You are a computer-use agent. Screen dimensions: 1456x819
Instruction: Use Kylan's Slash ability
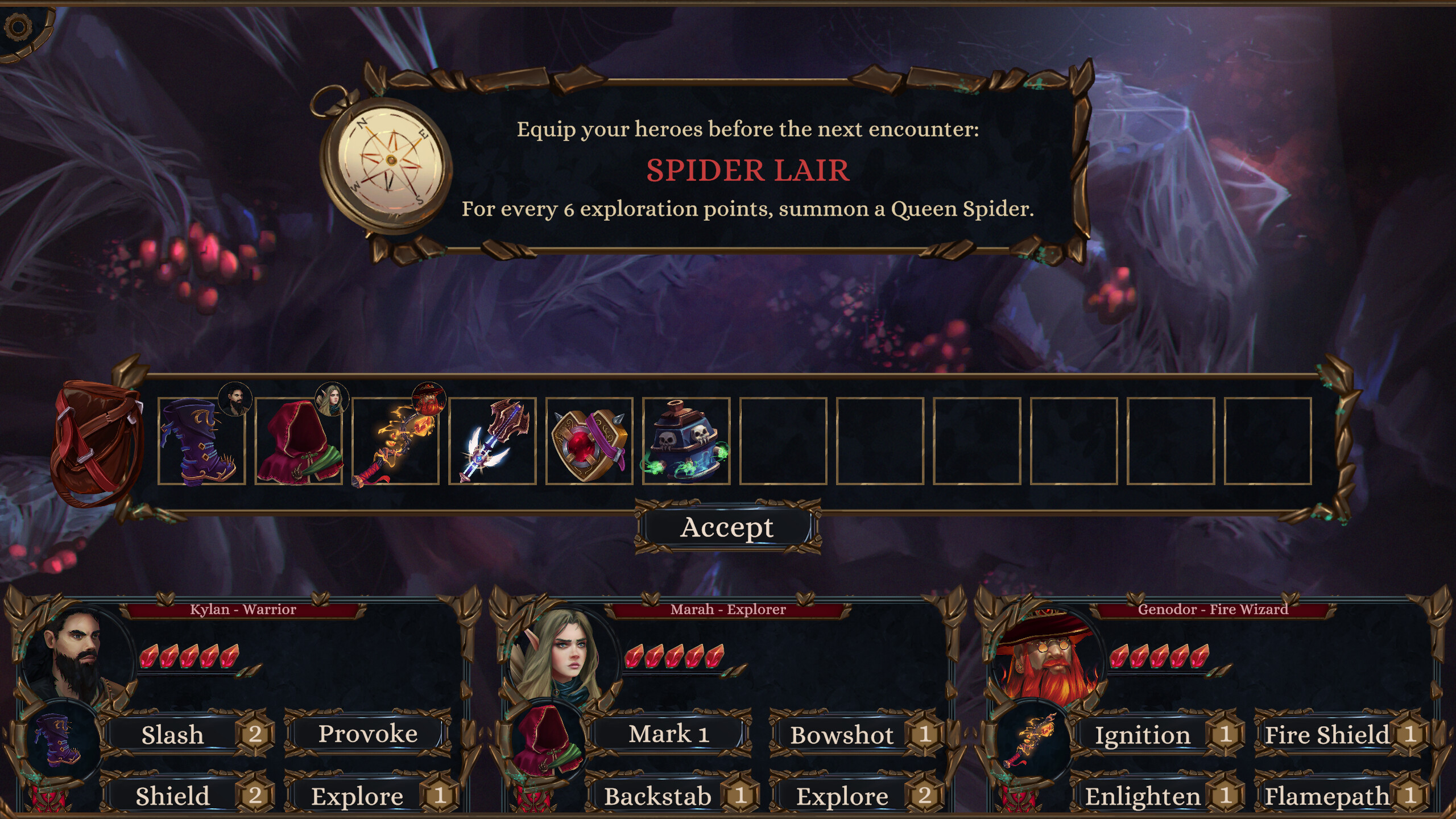point(172,734)
